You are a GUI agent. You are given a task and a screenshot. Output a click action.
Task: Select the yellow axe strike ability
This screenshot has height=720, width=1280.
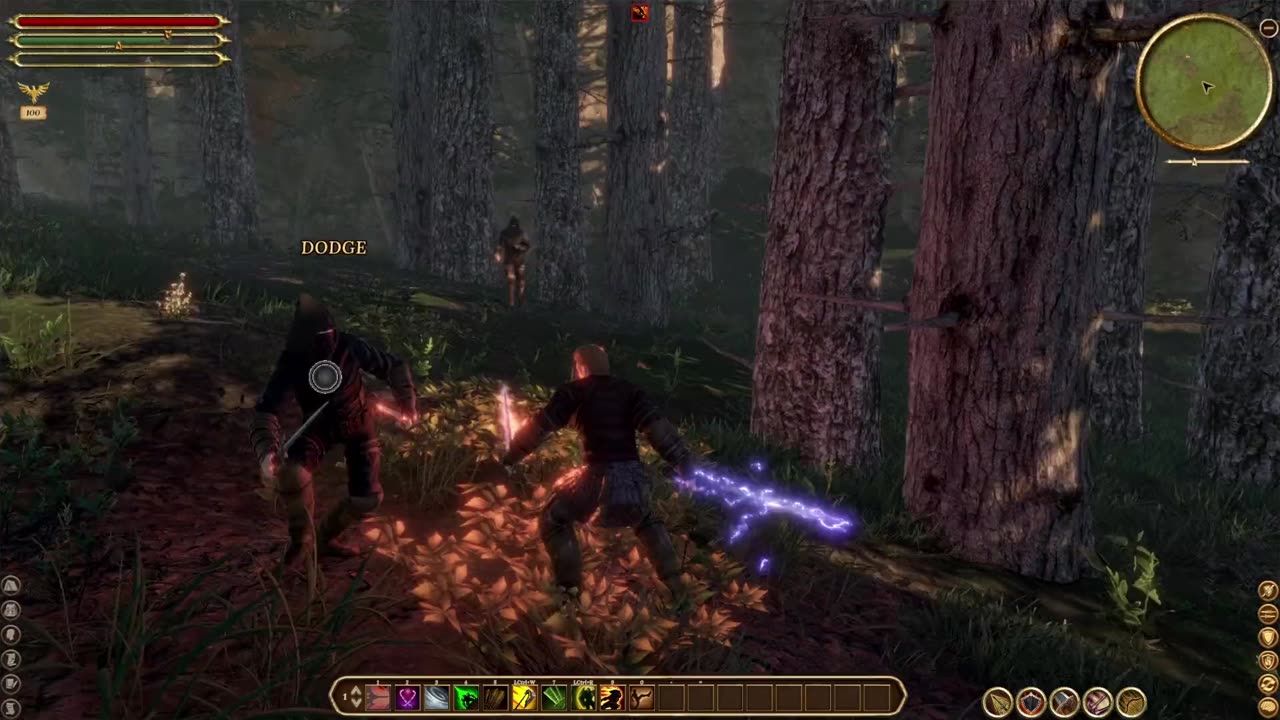click(524, 698)
